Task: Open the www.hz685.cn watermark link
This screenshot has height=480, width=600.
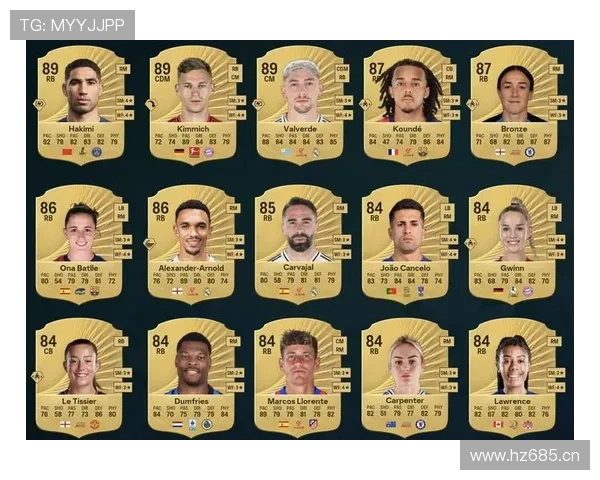Action: [524, 456]
